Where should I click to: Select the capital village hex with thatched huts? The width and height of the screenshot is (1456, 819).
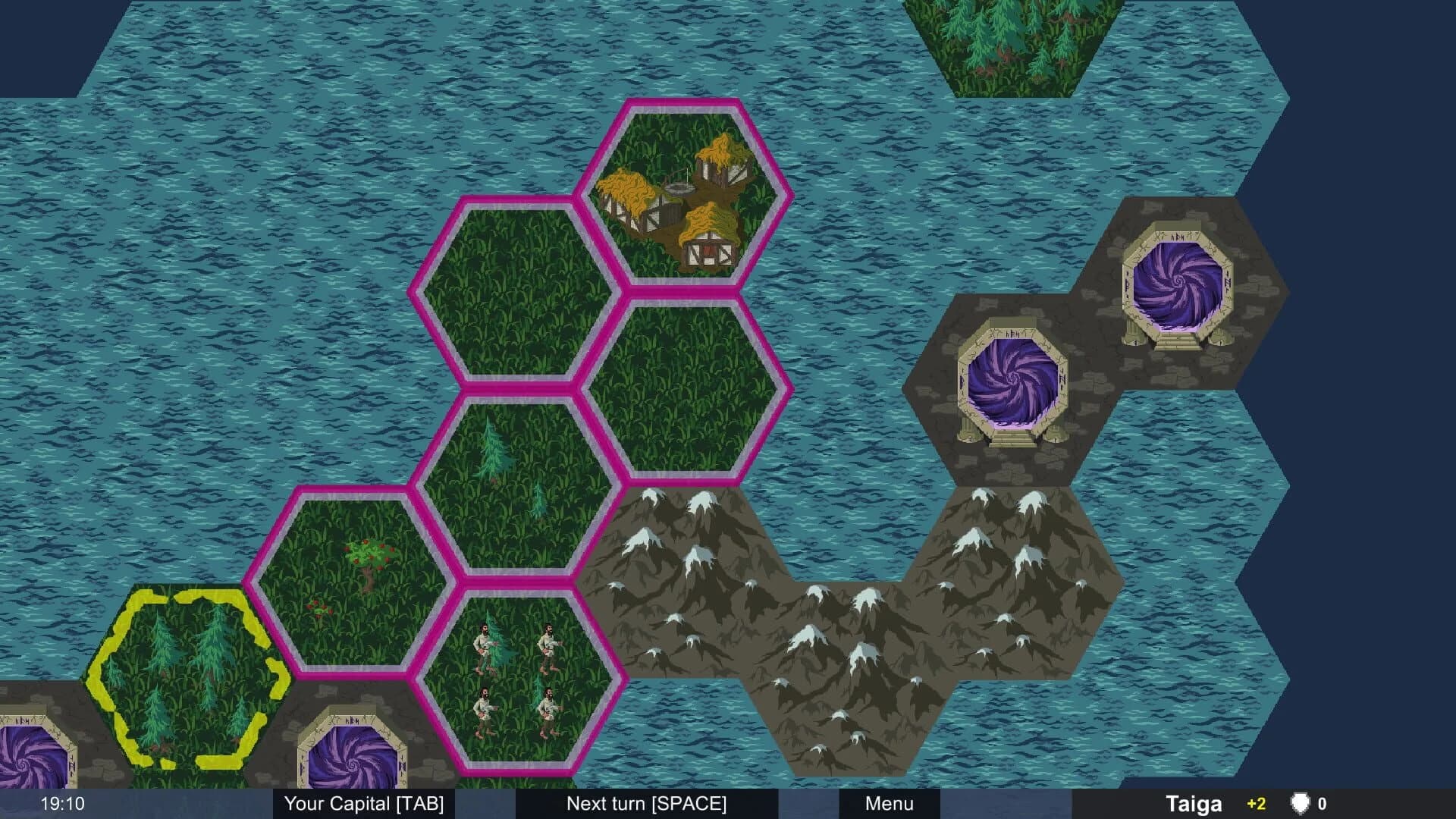pos(686,193)
